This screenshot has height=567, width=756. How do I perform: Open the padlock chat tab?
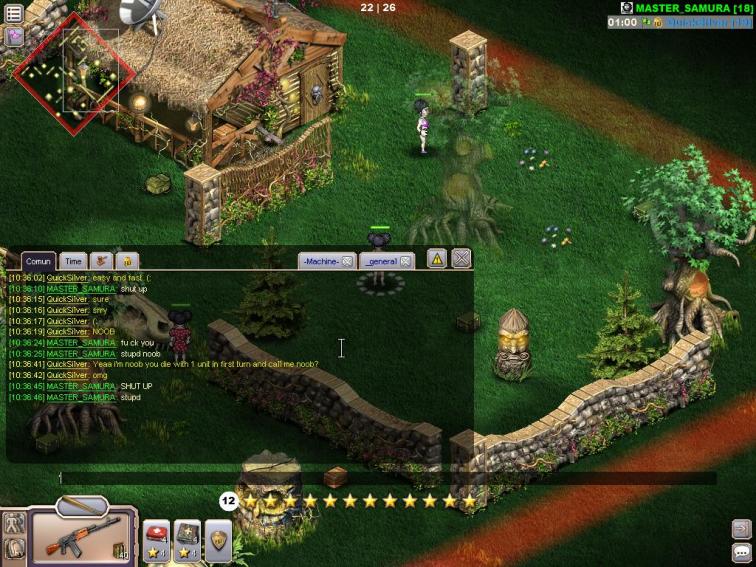pos(128,261)
